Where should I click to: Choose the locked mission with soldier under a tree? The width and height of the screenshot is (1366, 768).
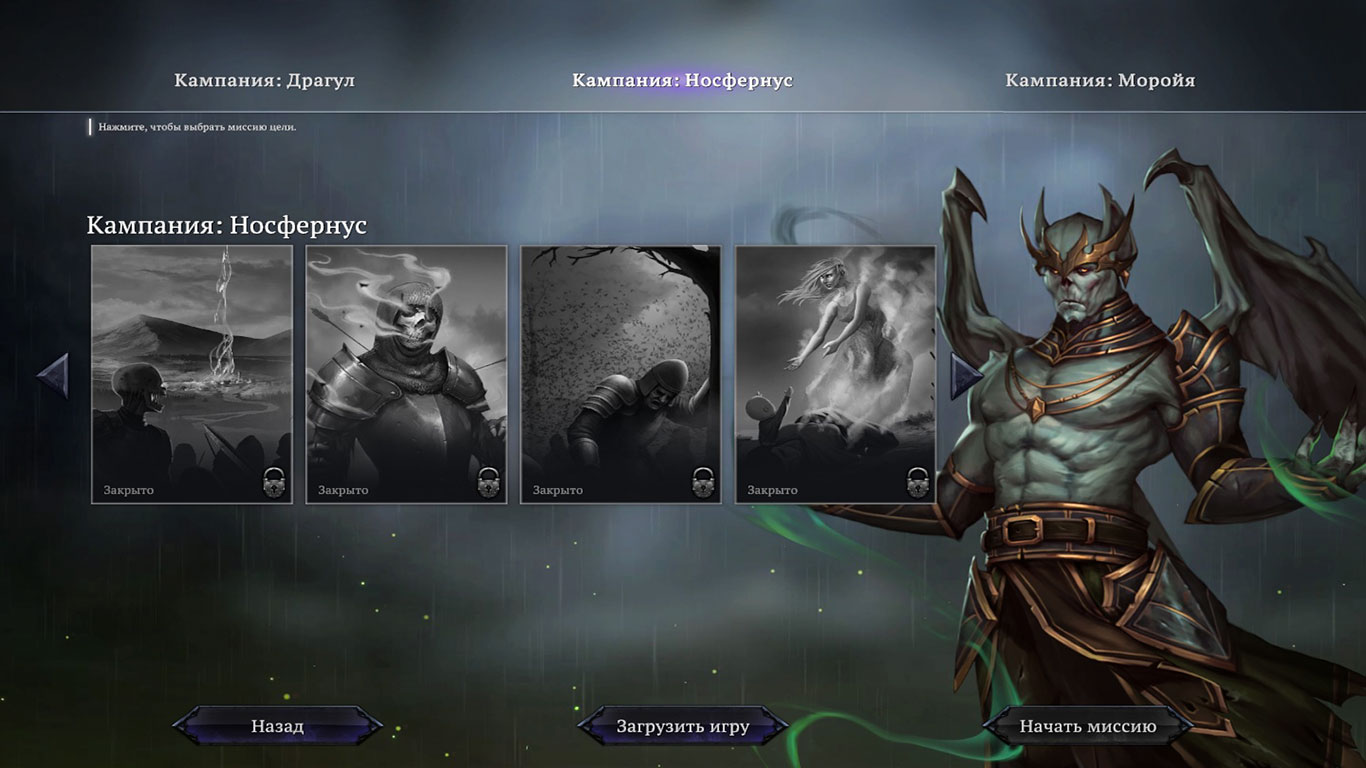pyautogui.click(x=621, y=374)
